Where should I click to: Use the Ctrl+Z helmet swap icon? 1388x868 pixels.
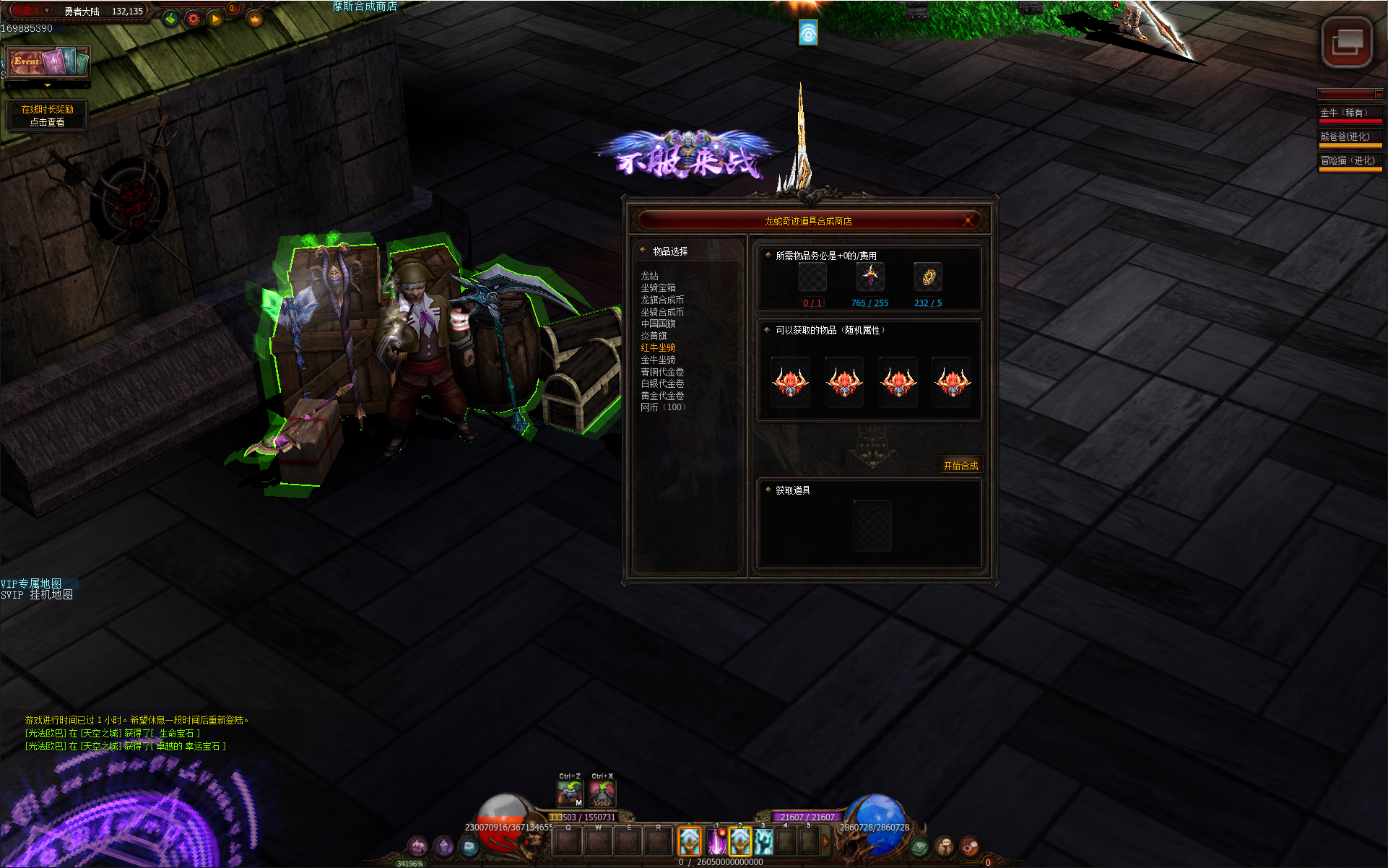coord(570,794)
